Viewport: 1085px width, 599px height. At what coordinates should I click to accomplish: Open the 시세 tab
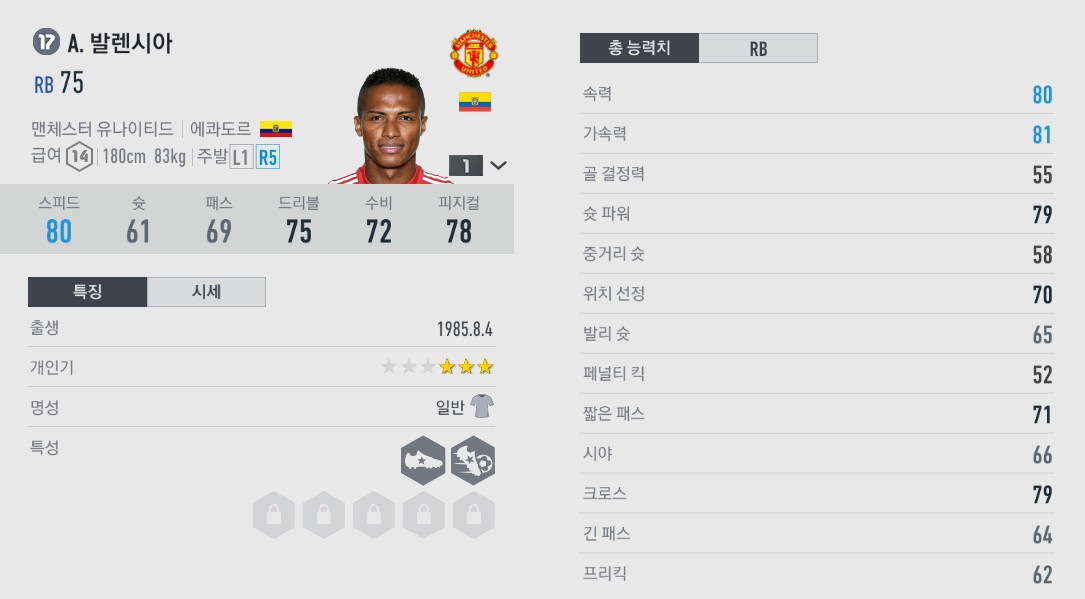pos(206,292)
